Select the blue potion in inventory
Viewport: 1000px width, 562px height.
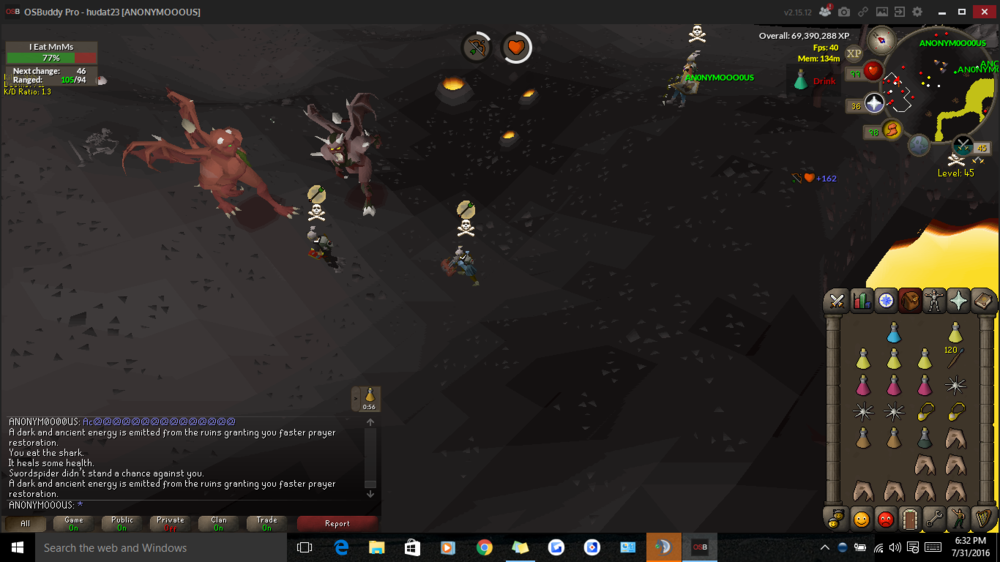tap(894, 334)
